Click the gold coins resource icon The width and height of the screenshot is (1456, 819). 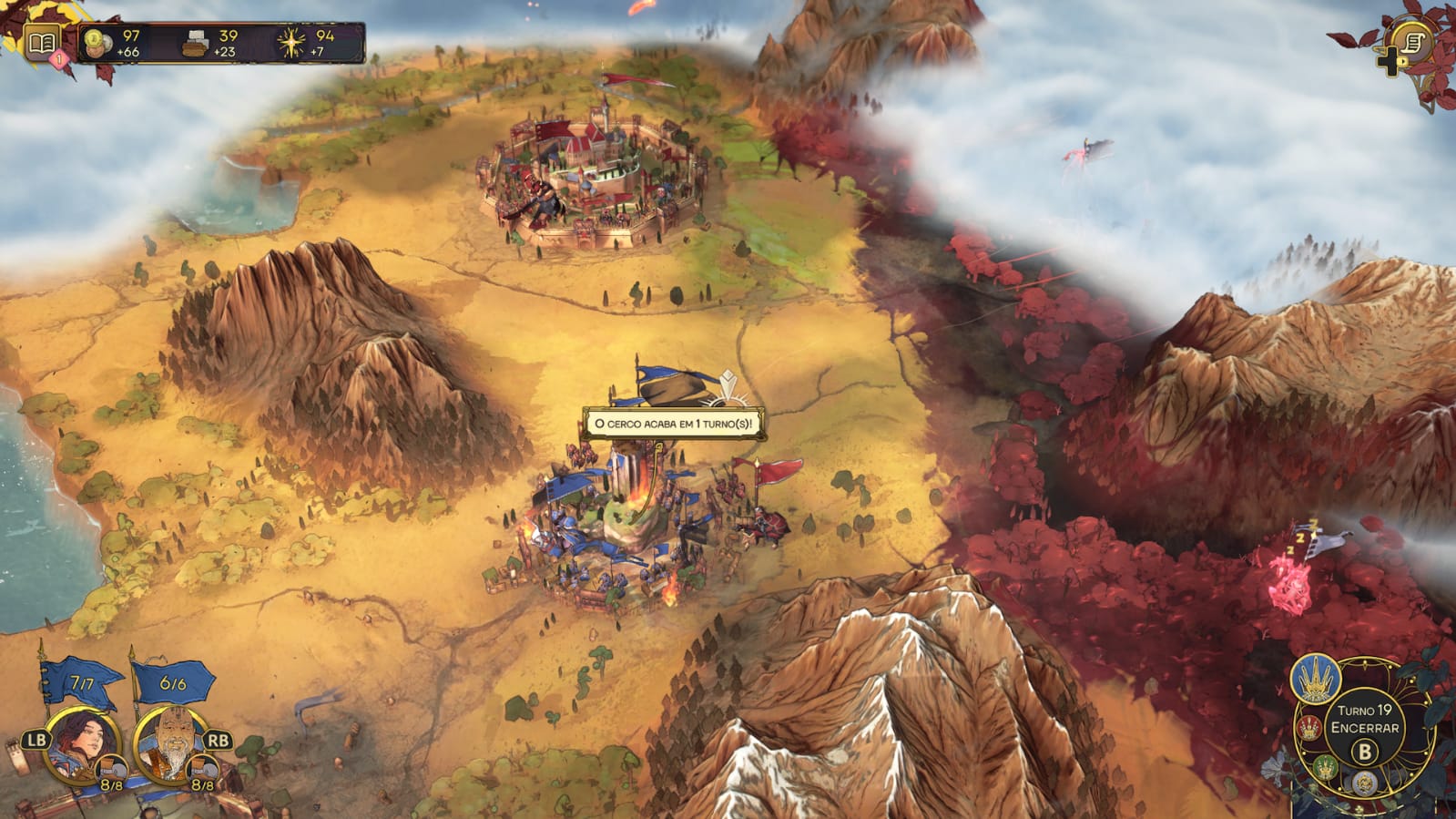(x=97, y=42)
